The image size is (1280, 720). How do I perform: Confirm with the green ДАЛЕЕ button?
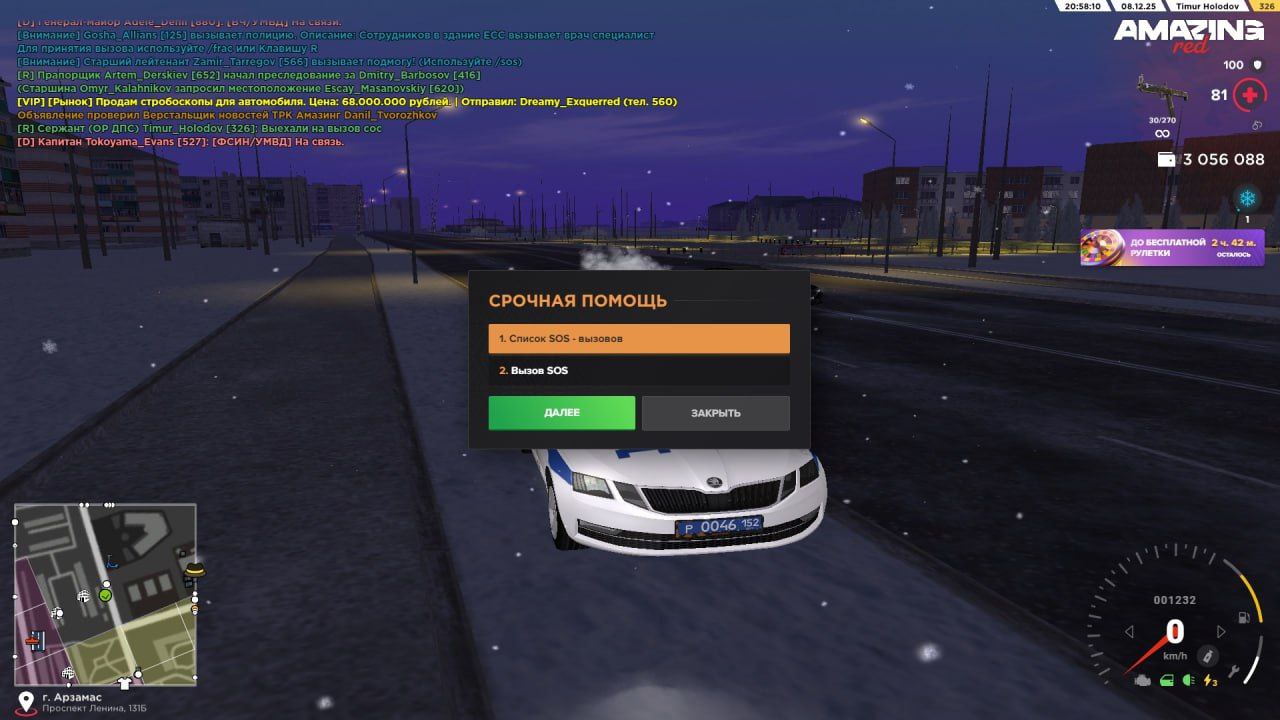[561, 413]
